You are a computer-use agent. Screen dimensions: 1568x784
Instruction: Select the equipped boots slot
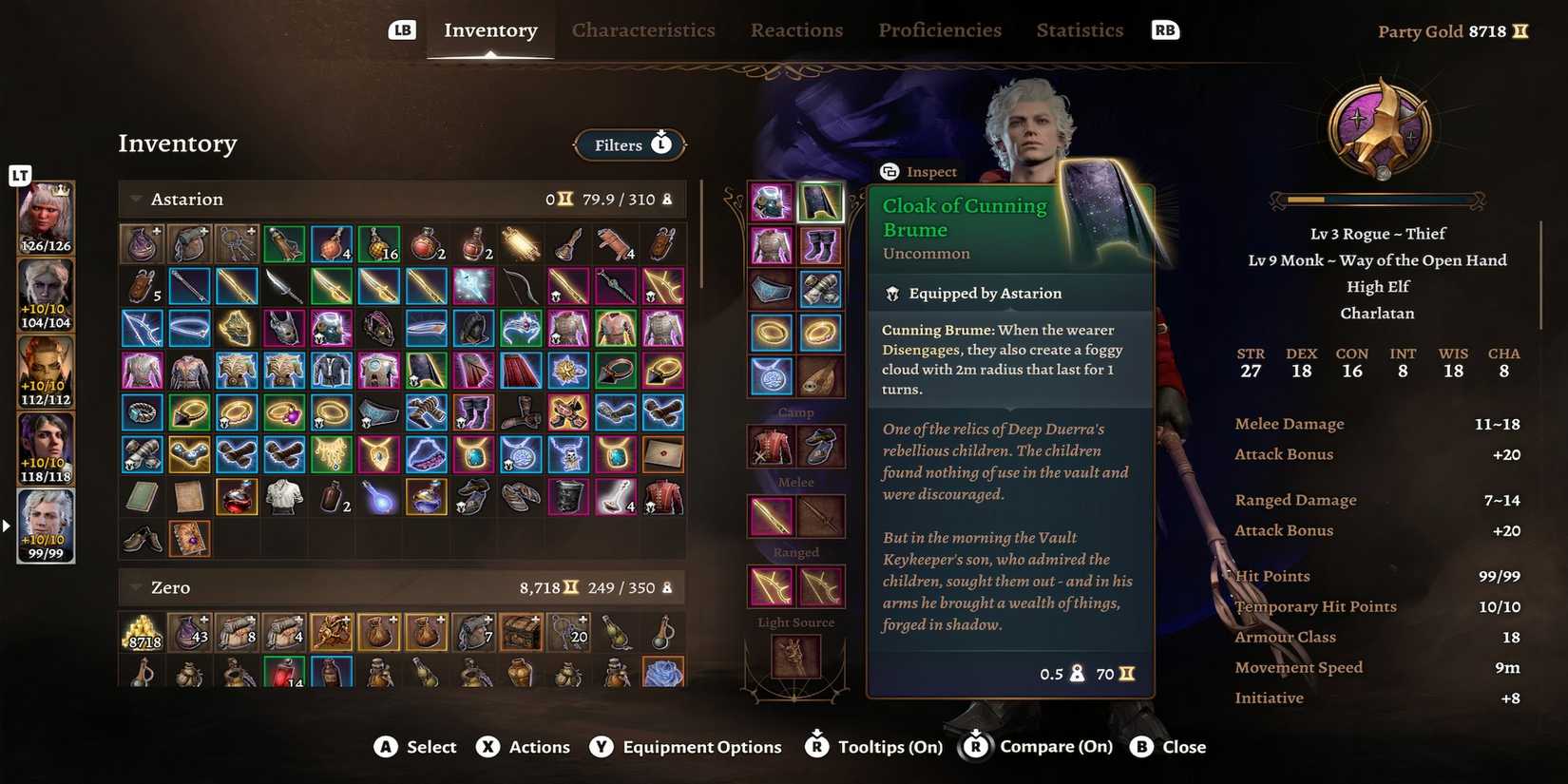[819, 246]
